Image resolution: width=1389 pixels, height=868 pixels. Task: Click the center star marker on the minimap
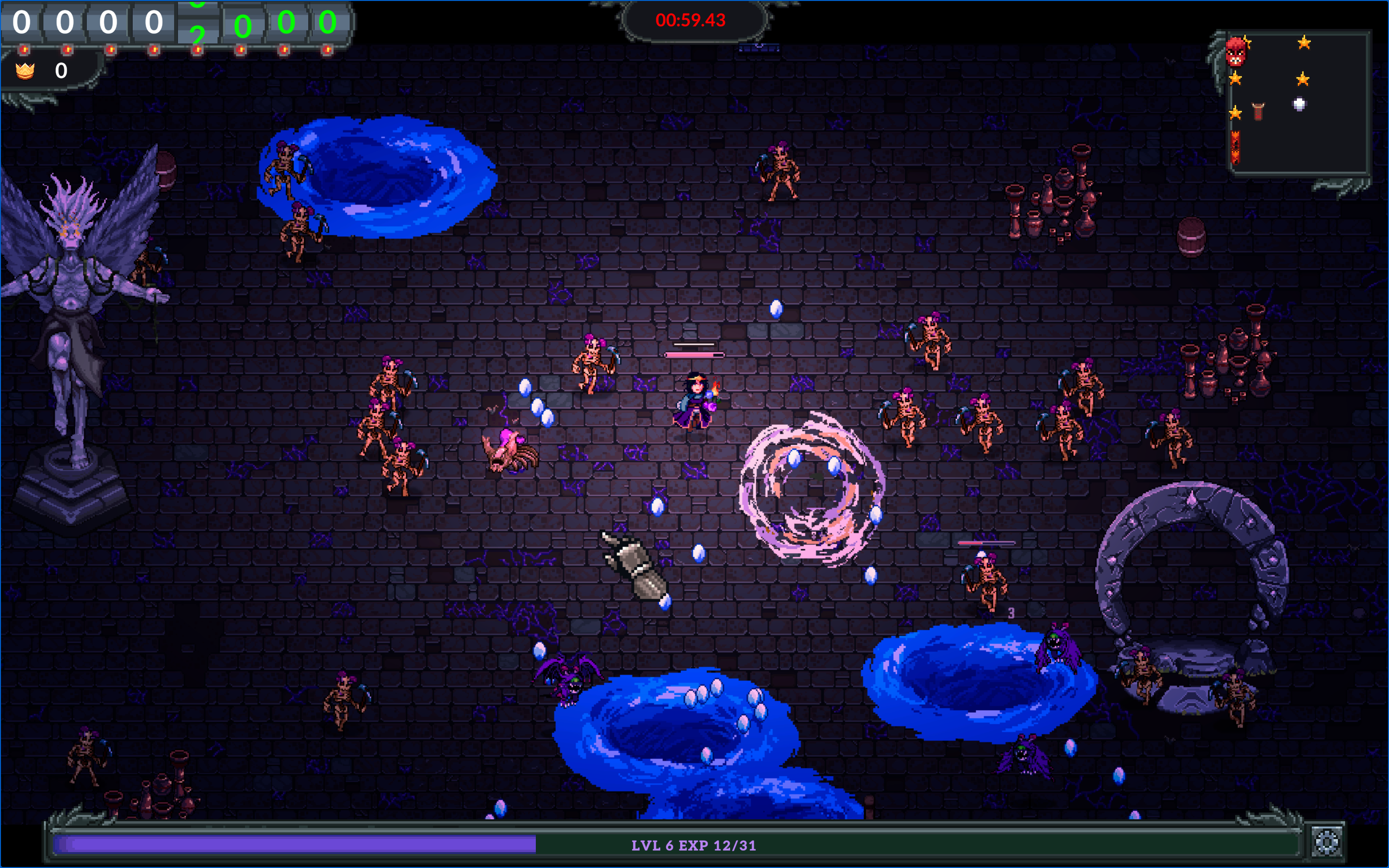[x=1303, y=79]
